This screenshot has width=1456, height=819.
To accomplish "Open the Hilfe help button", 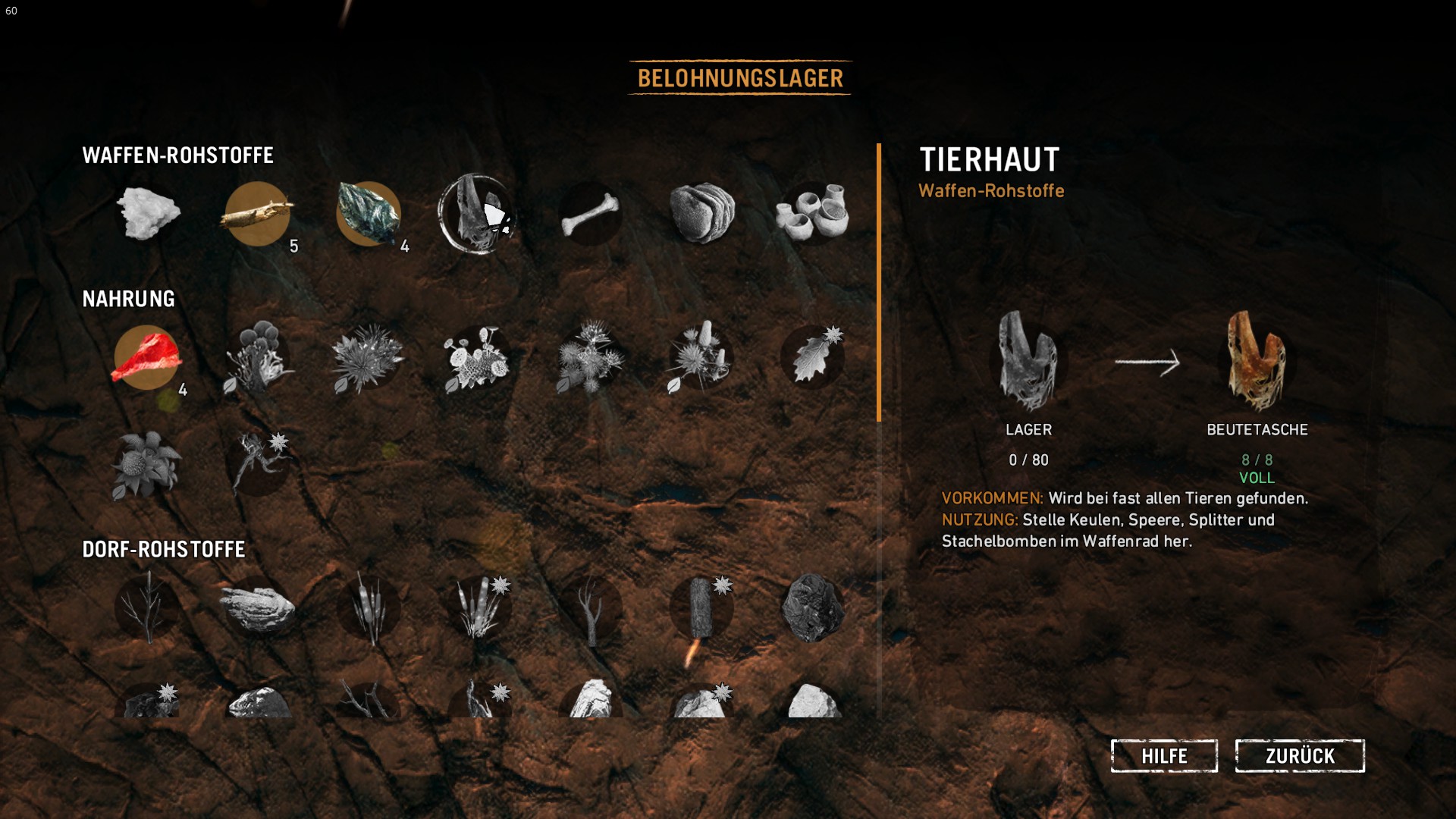I will 1164,756.
